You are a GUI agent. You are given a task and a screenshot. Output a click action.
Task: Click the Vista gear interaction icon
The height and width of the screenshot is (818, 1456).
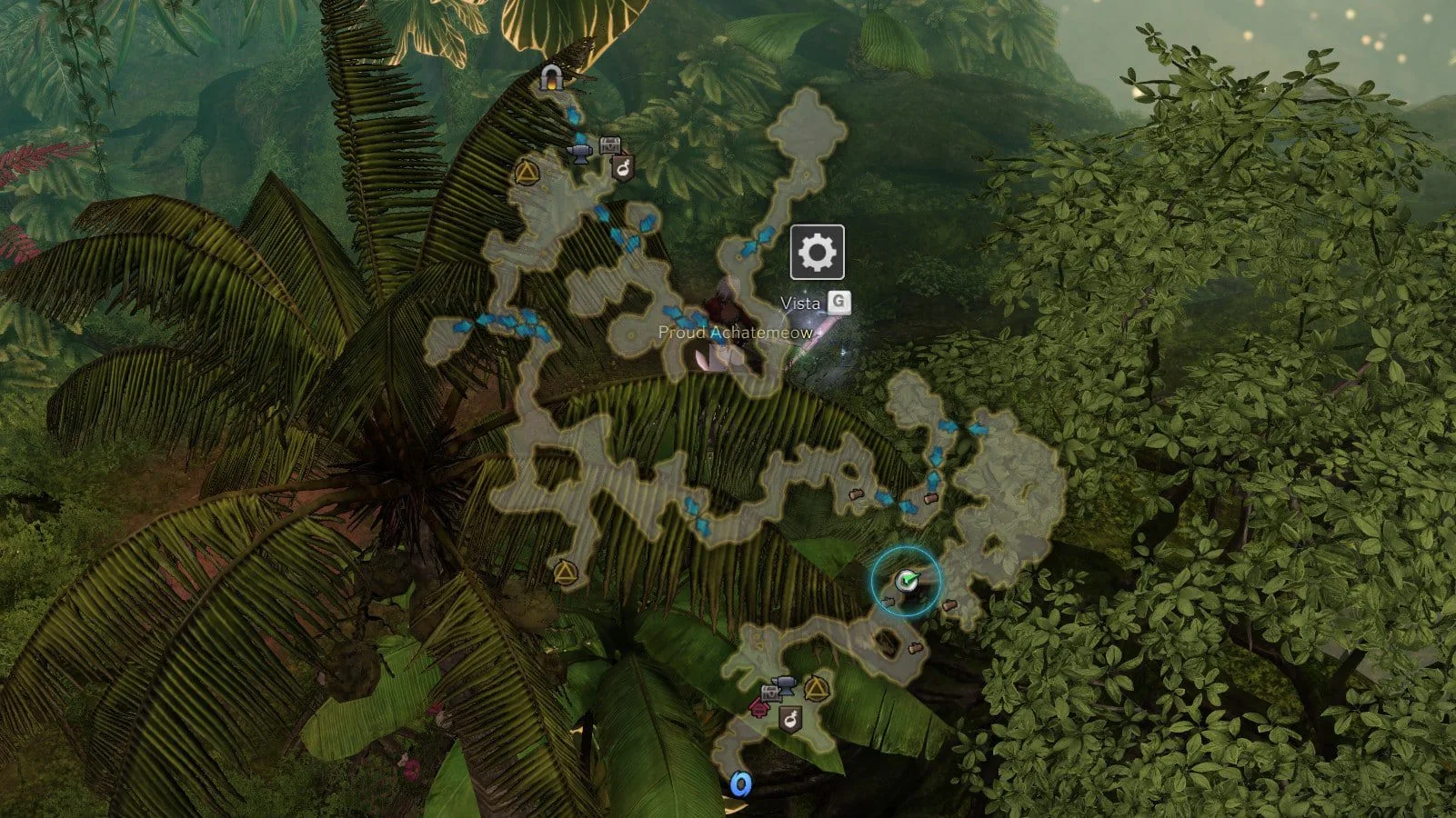[x=817, y=252]
